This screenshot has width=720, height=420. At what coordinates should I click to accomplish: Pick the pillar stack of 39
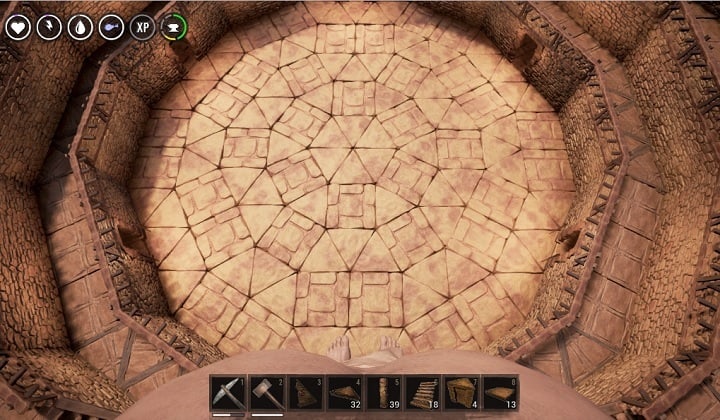(382, 393)
